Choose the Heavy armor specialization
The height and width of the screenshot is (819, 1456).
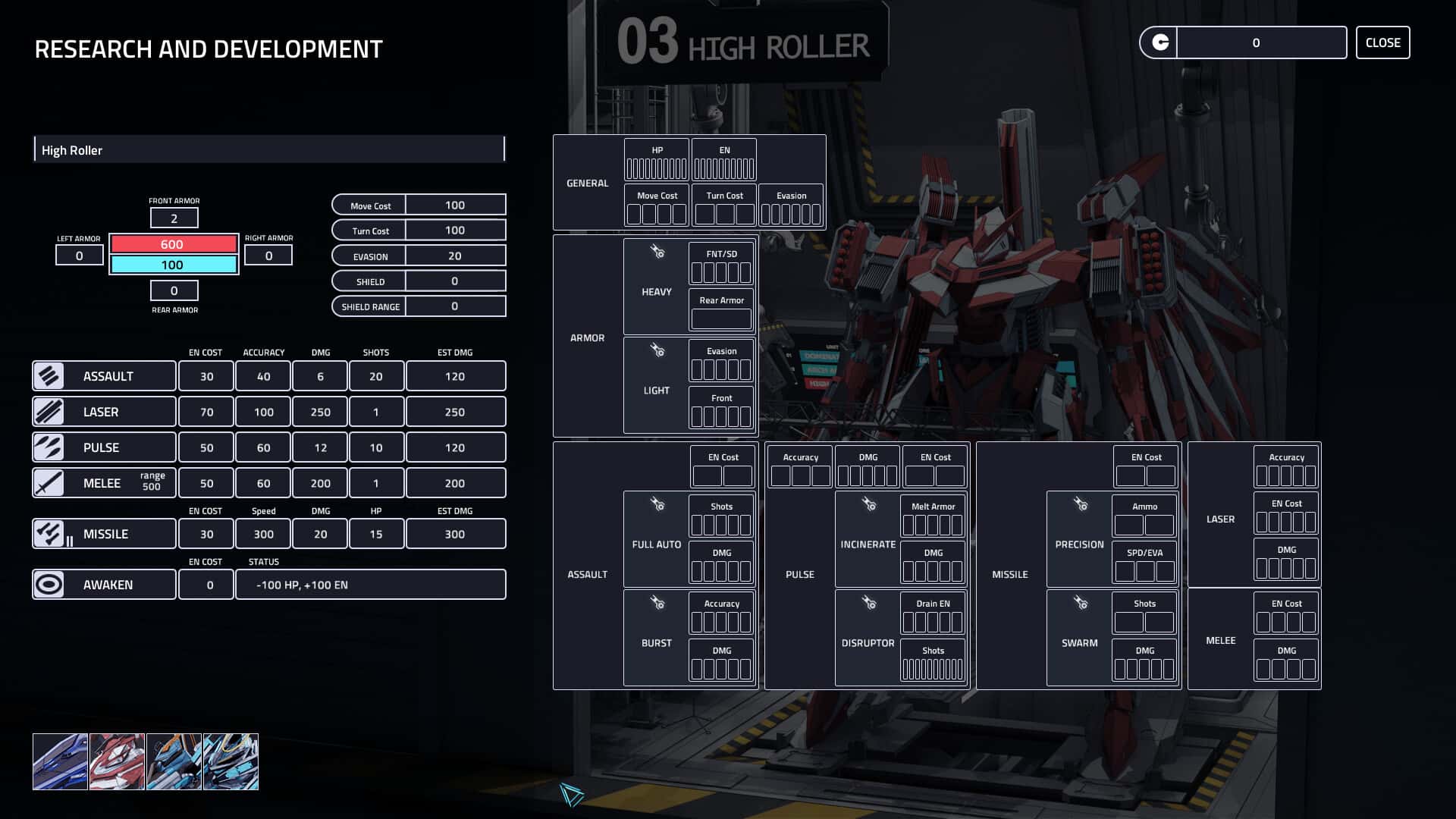pos(657,287)
